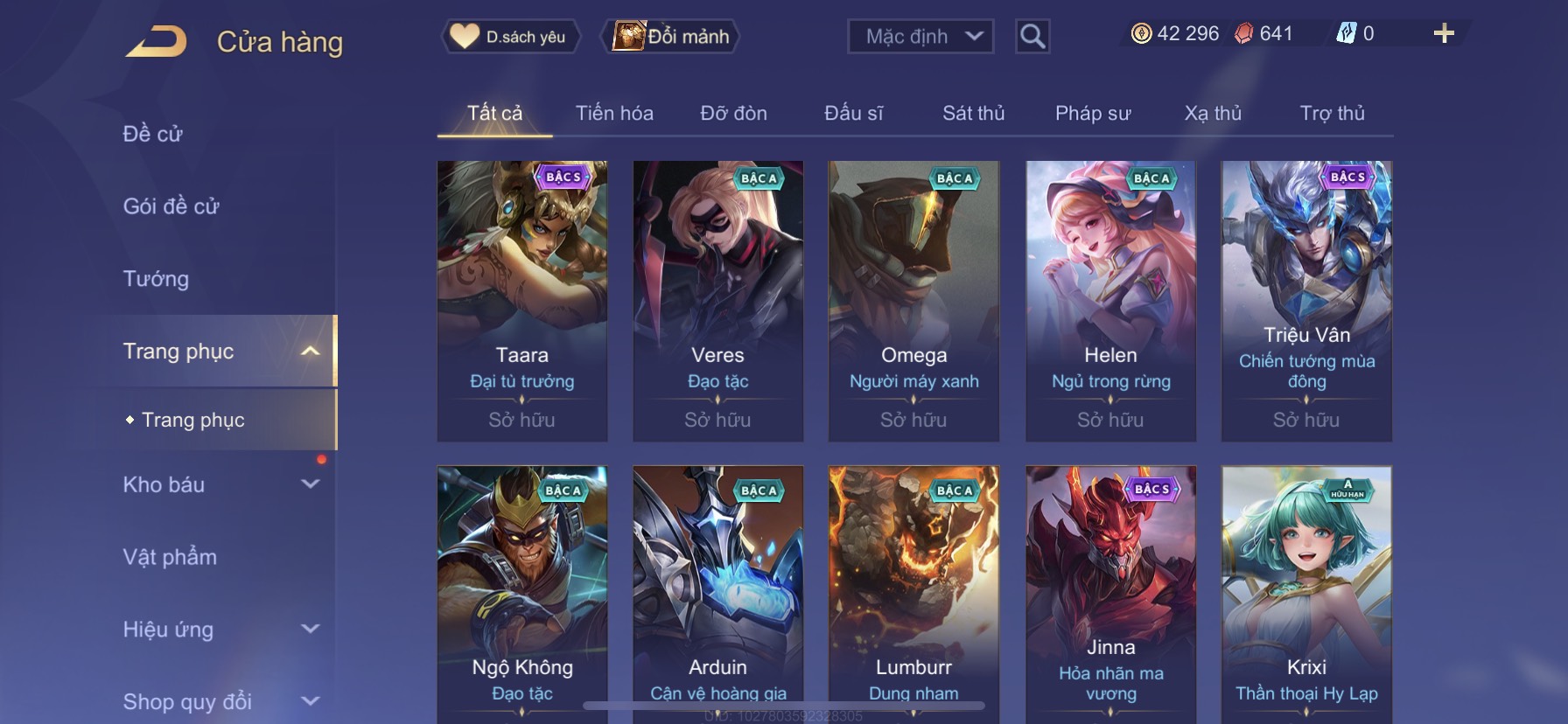1568x724 pixels.
Task: Select the Omega Người máy xanh card
Action: [x=913, y=300]
